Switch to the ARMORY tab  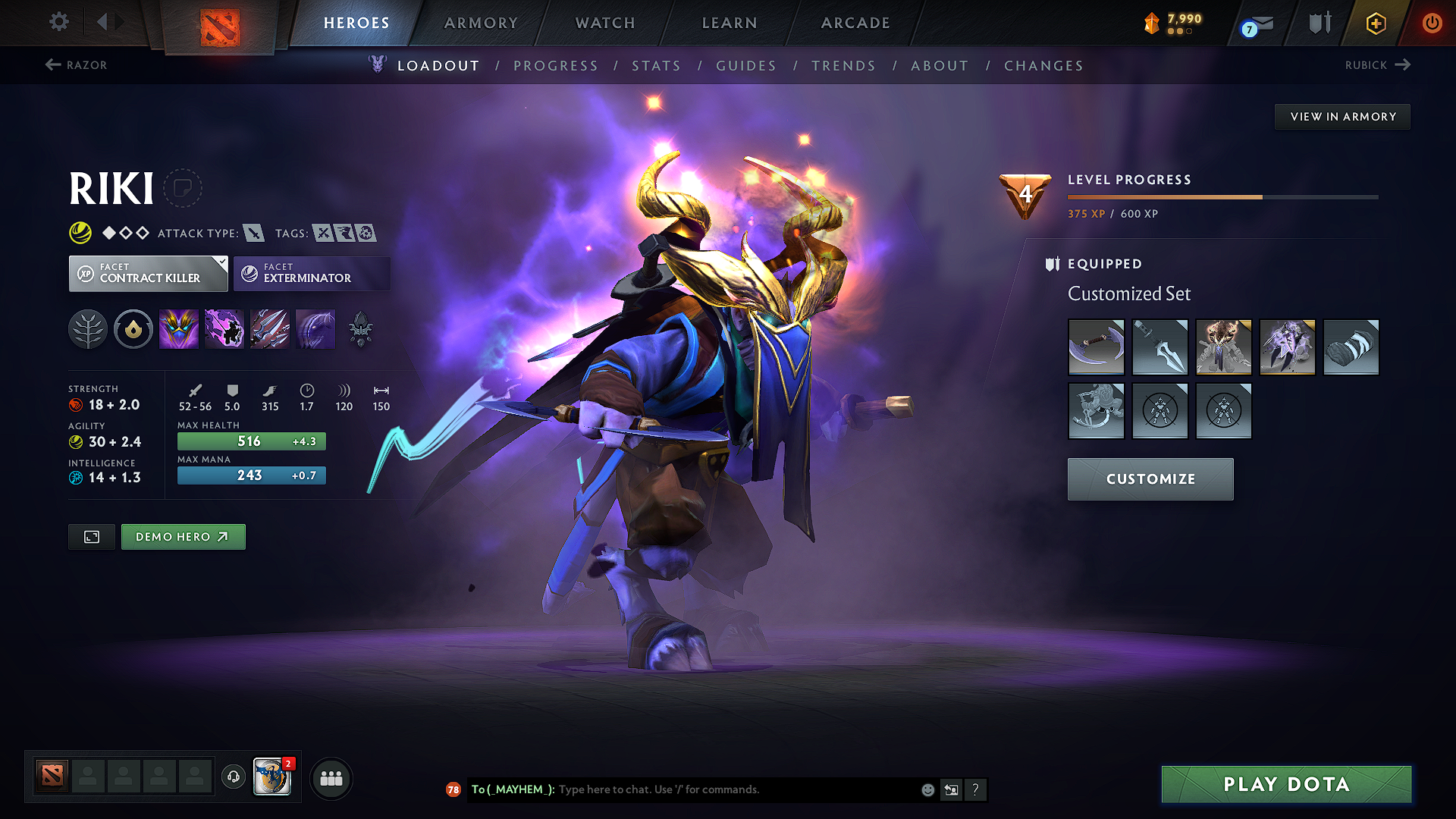[481, 23]
